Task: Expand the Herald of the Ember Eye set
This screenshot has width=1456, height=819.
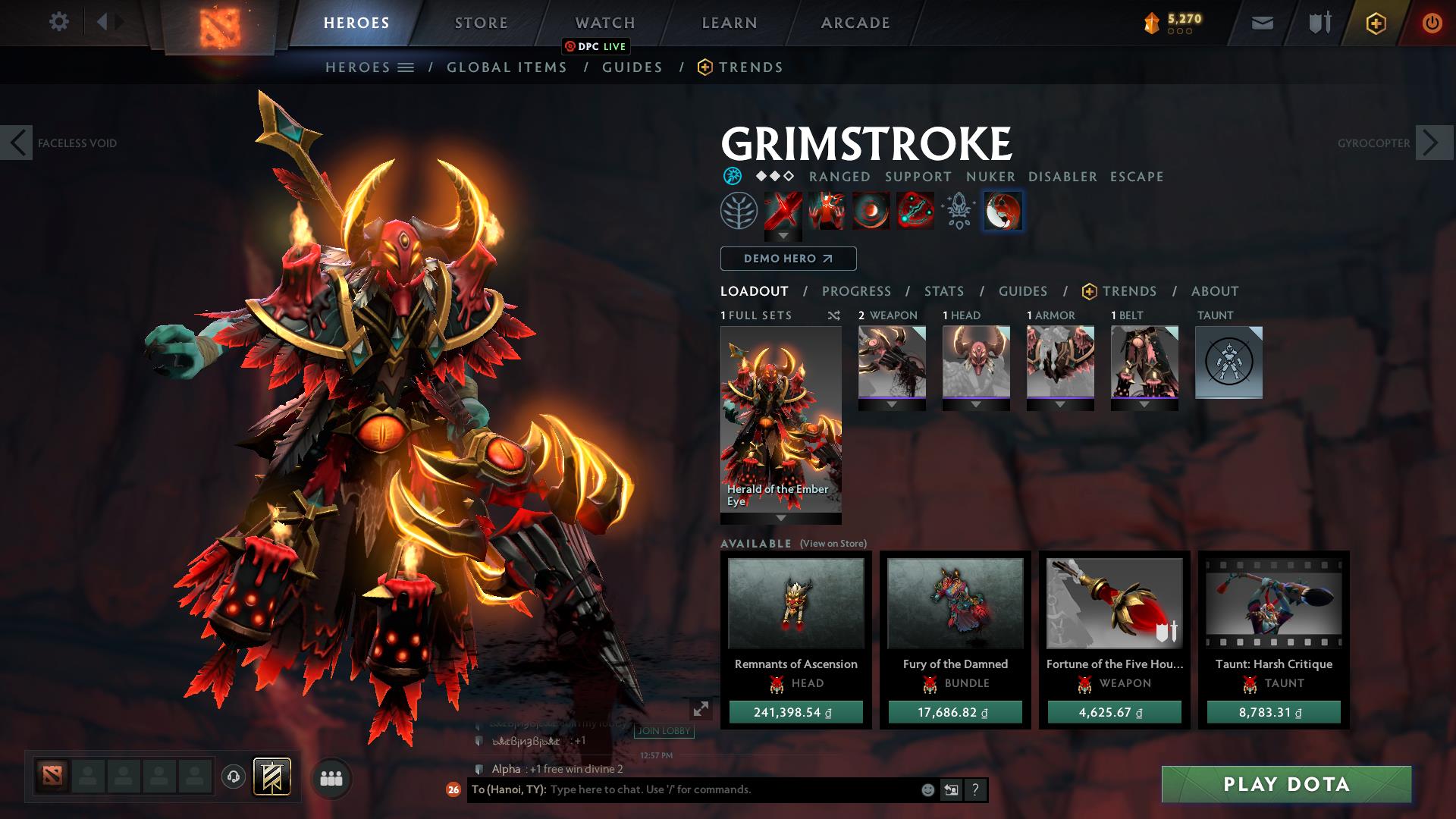Action: pos(780,519)
